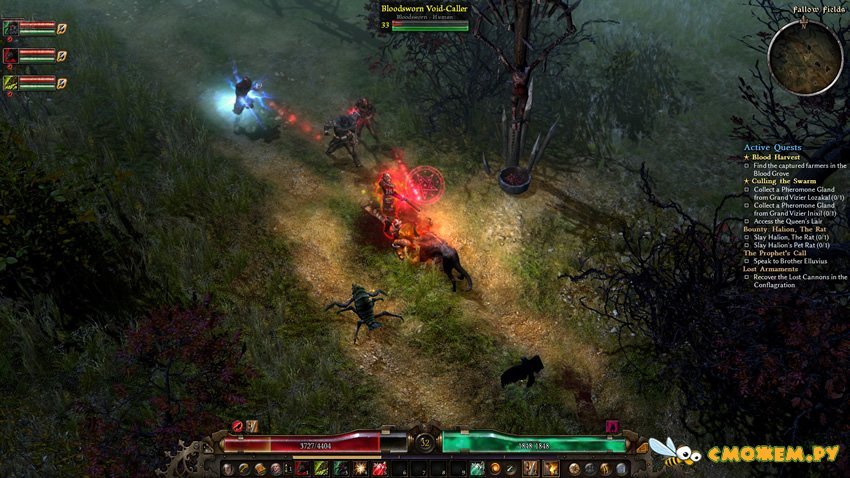Click the Bounty: Halion, The Rat quest
The height and width of the screenshot is (478, 850).
tap(785, 229)
